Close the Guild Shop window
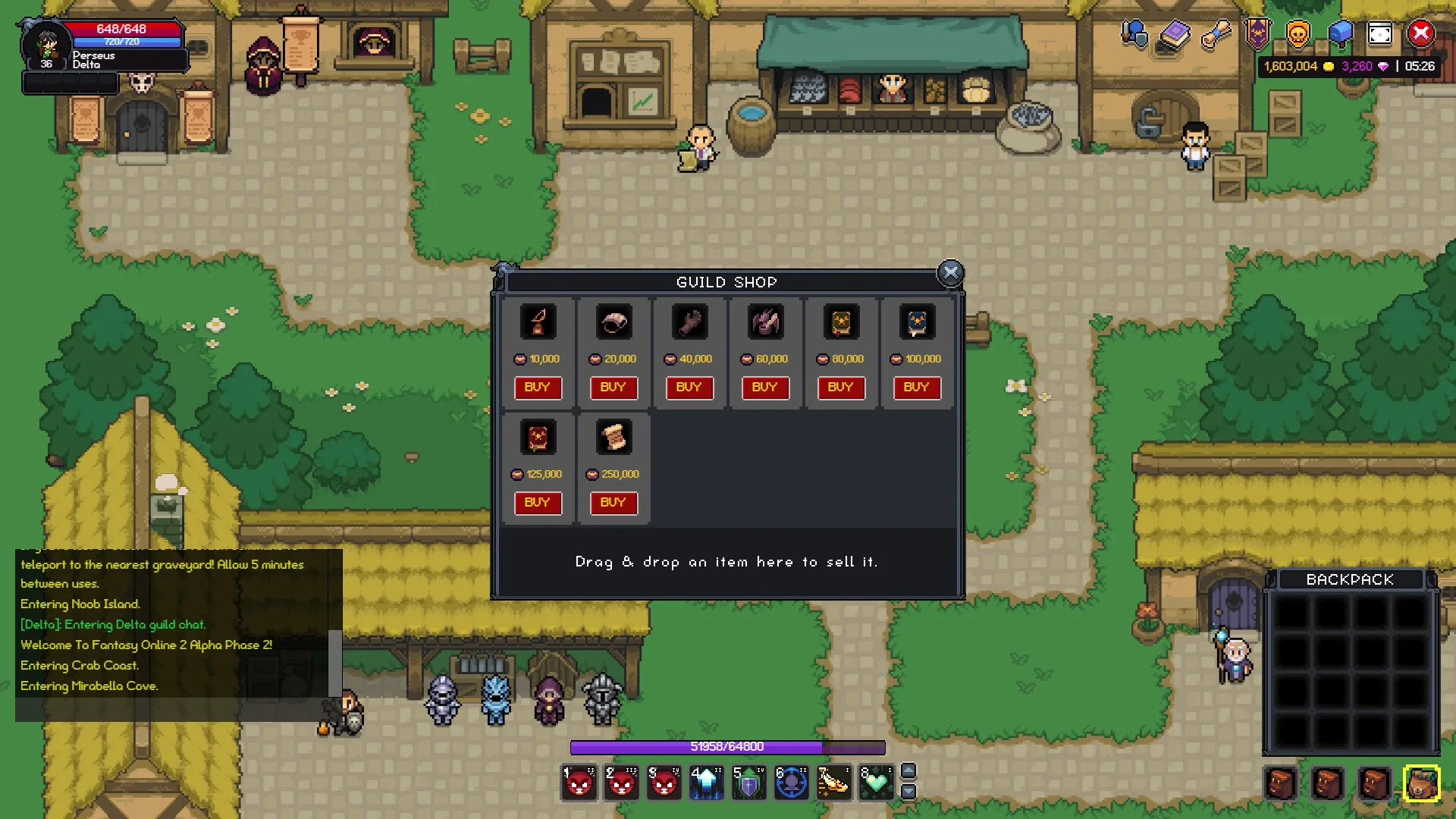 (x=950, y=273)
